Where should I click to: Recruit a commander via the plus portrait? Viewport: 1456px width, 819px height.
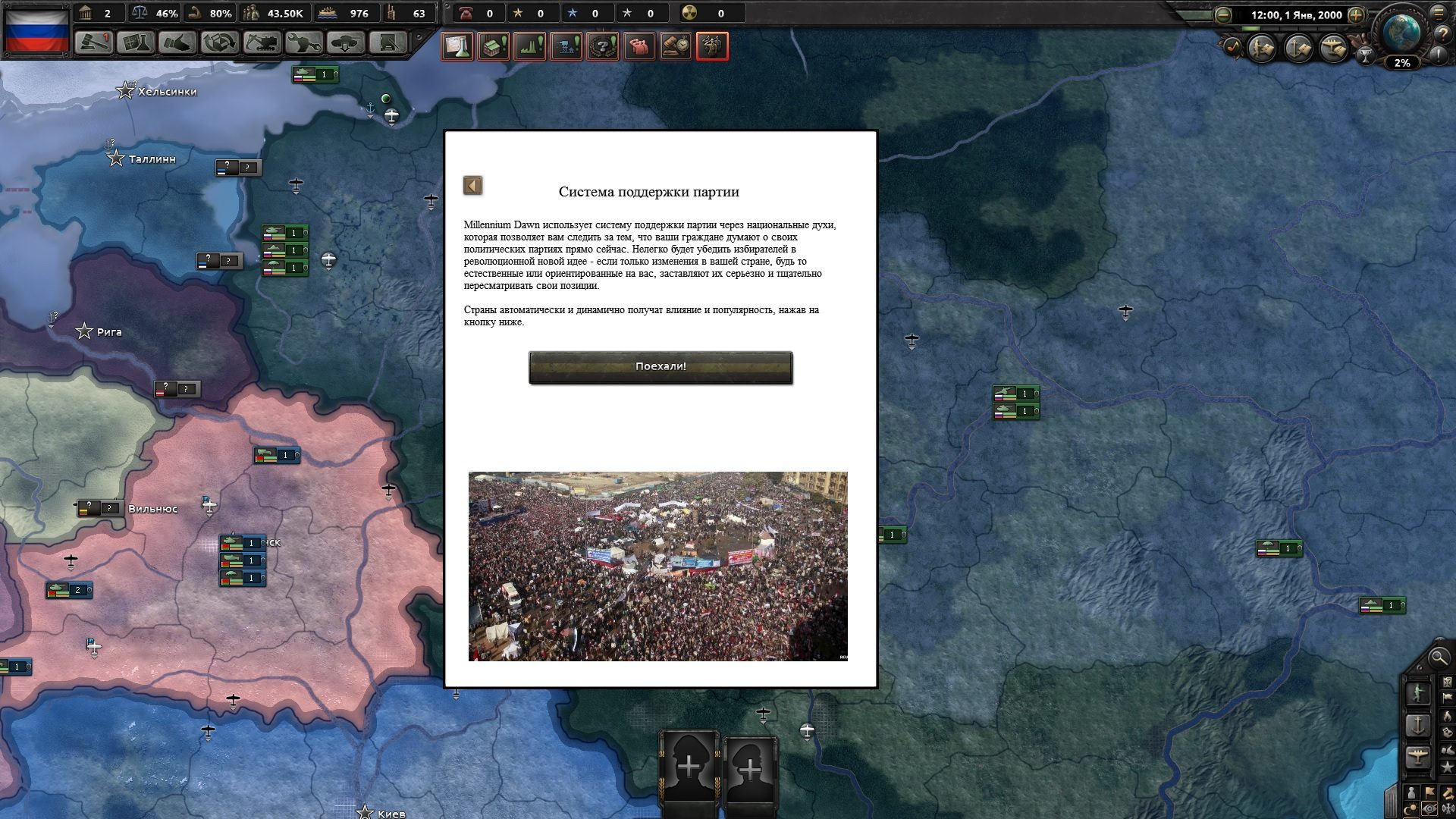[x=688, y=766]
